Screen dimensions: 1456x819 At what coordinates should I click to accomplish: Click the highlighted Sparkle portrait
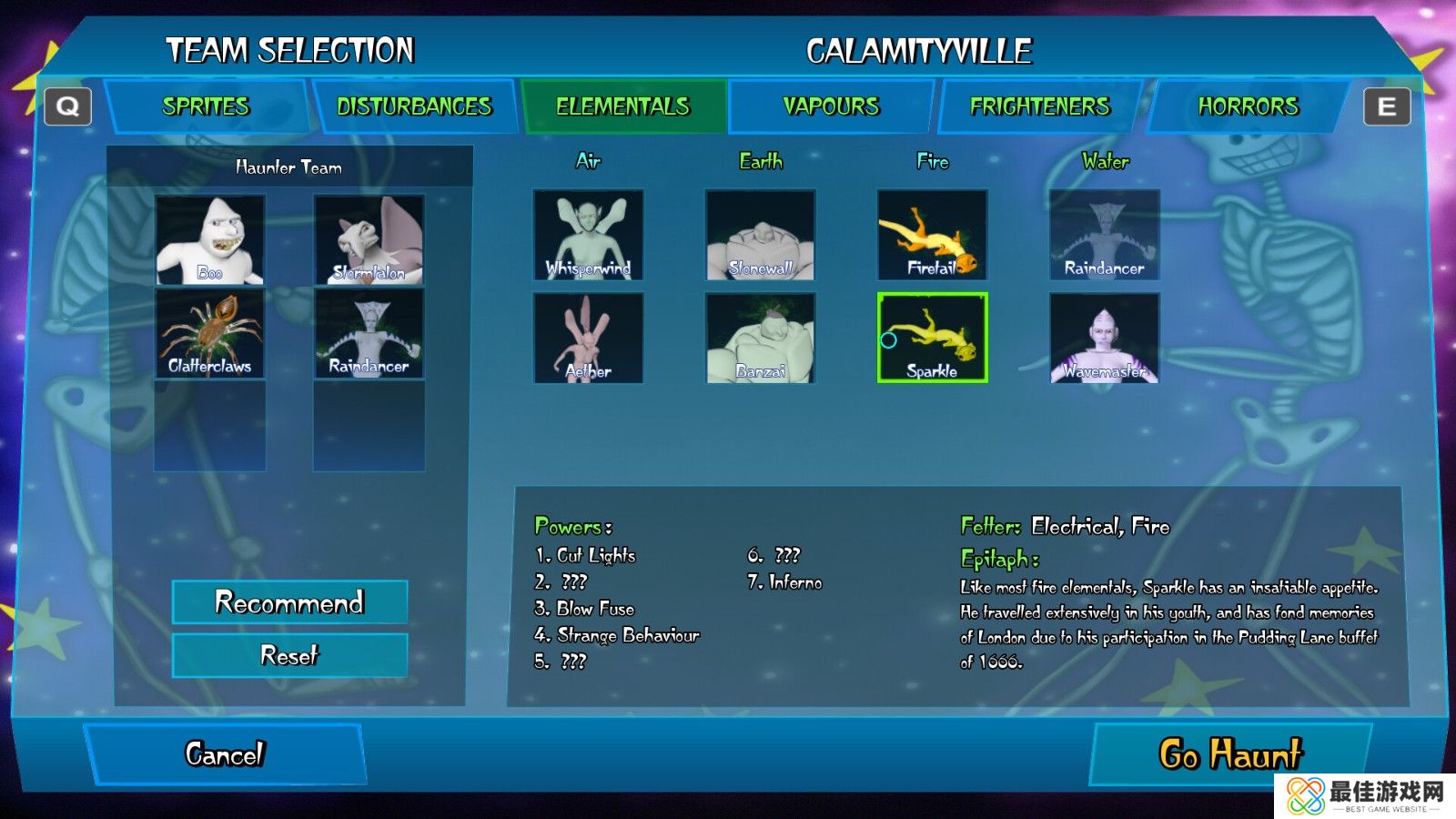[x=932, y=338]
